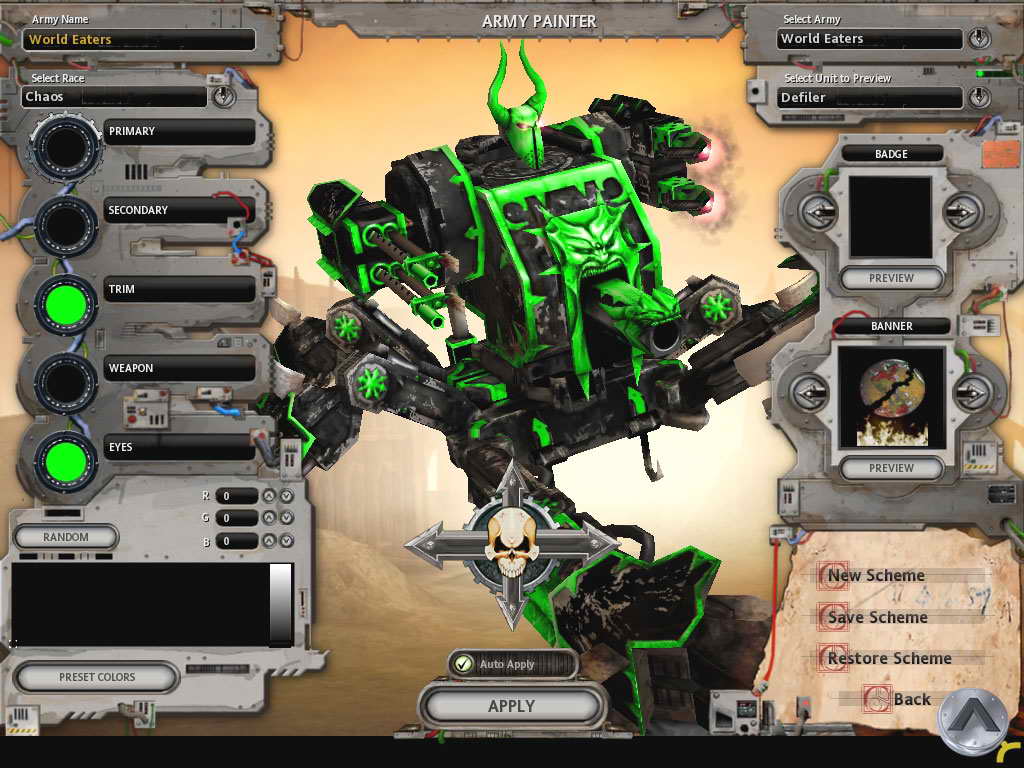Open the Preset Colors panel
Screen dimensions: 1024x768
[97, 677]
